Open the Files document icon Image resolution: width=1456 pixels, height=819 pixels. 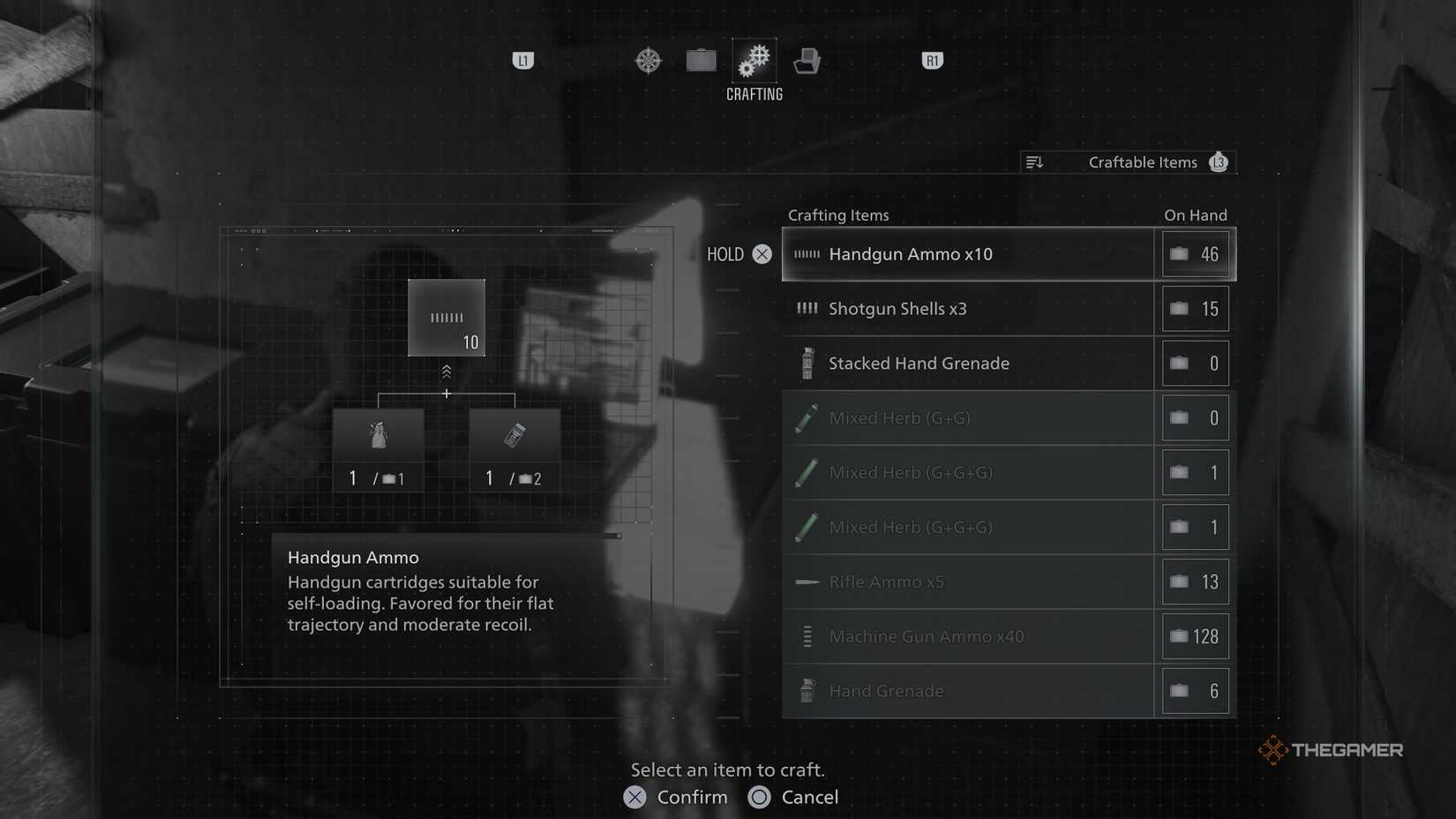(x=807, y=60)
